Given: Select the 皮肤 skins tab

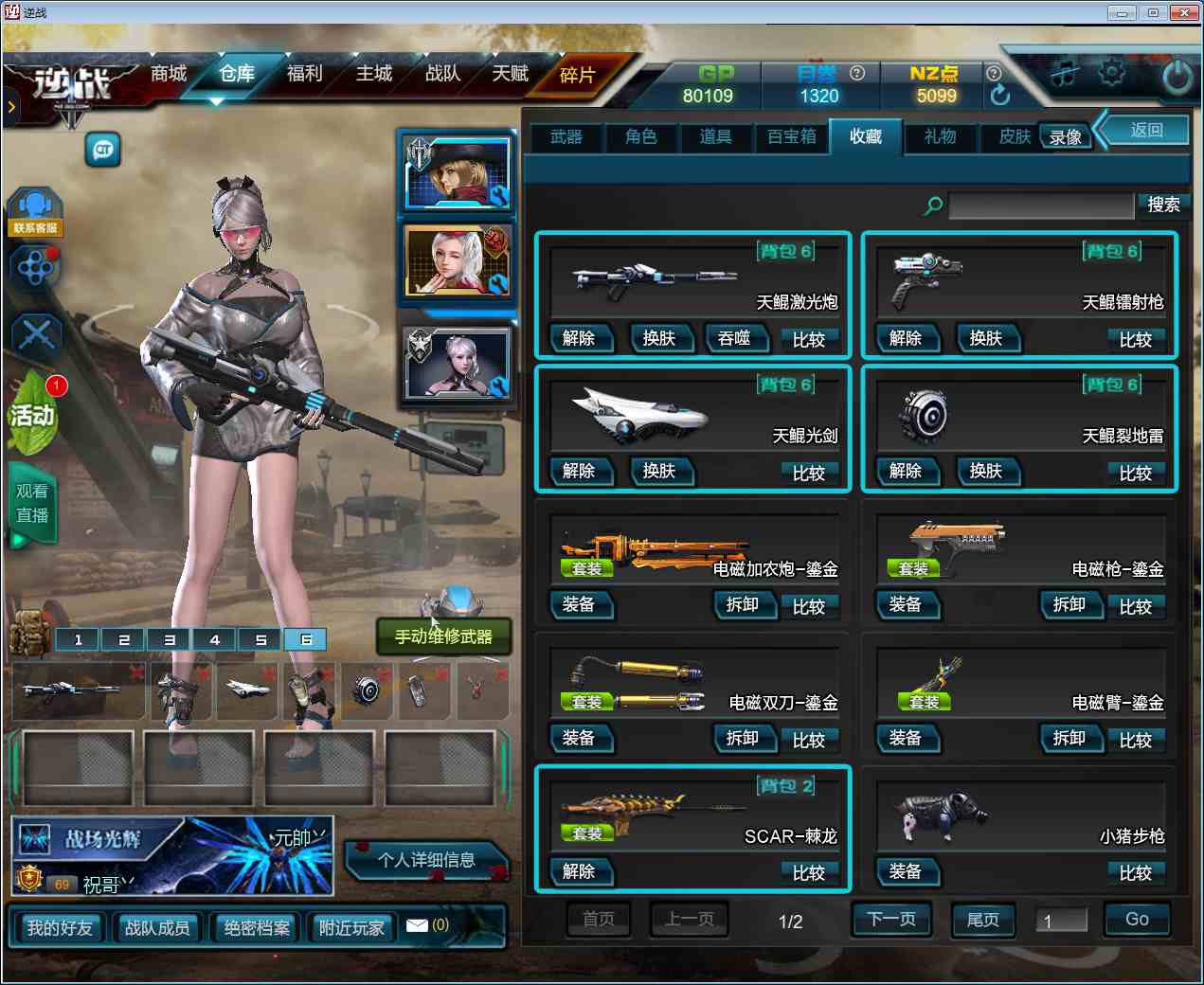Looking at the screenshot, I should coord(1015,137).
